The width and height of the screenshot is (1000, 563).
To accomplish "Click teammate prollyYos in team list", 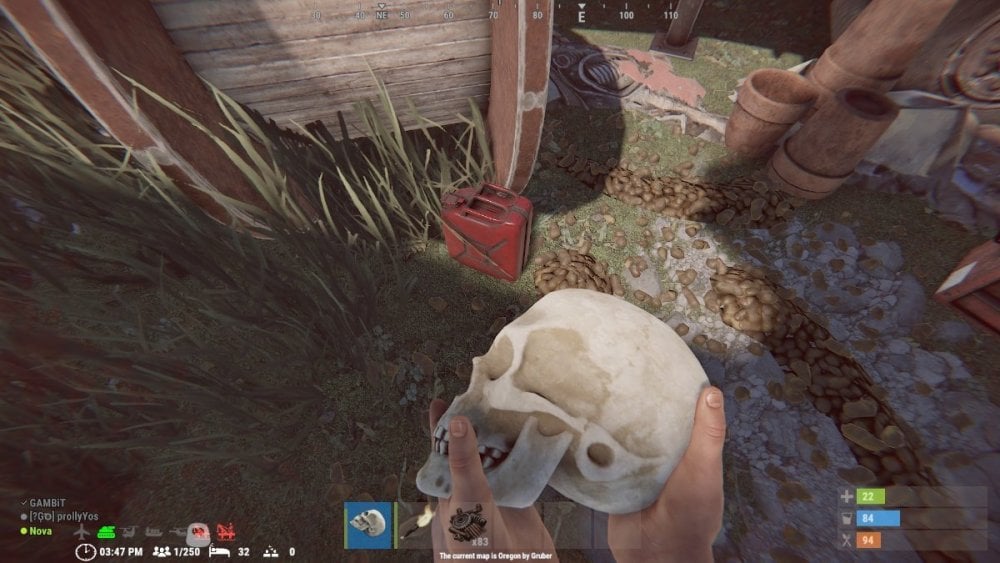I will (x=62, y=518).
